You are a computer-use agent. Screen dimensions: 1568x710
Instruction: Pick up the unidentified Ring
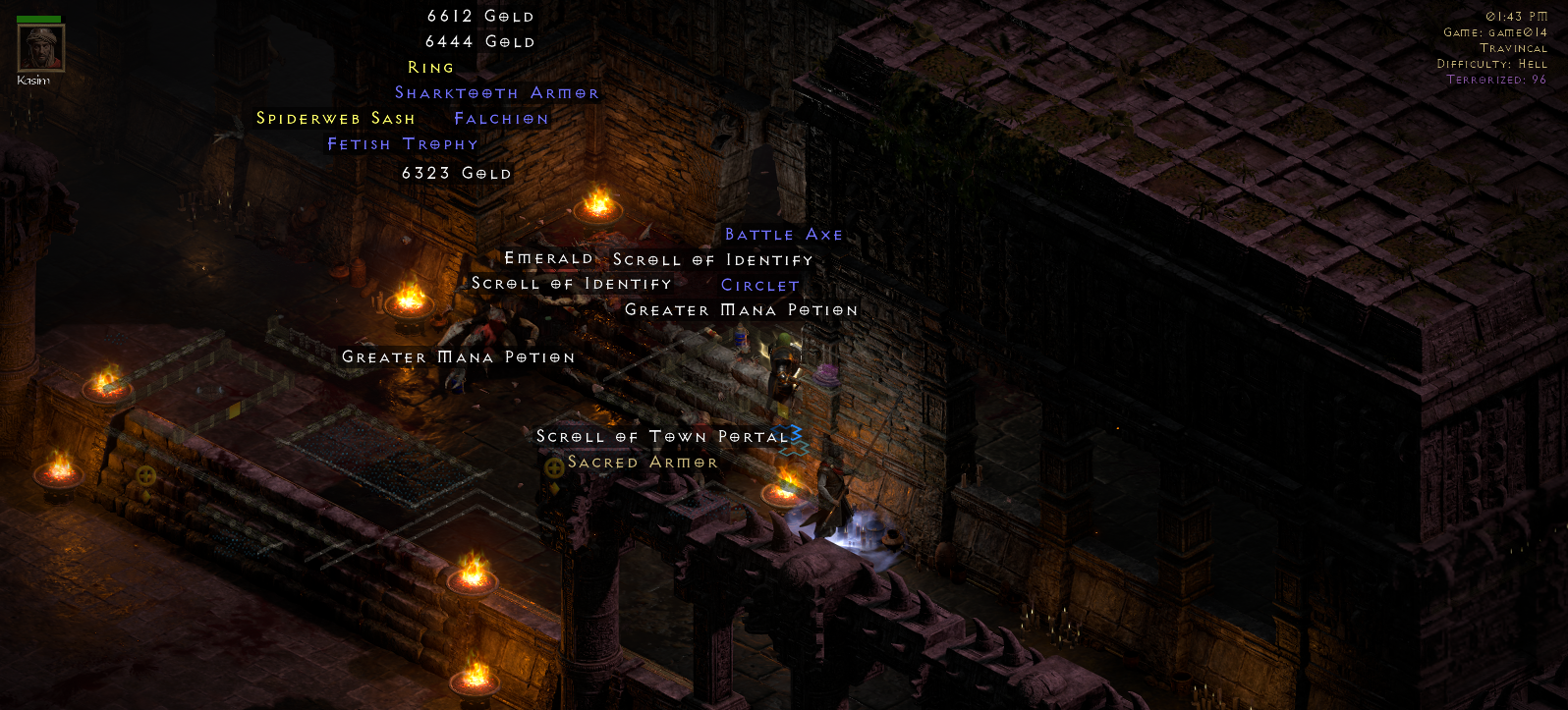[x=430, y=67]
